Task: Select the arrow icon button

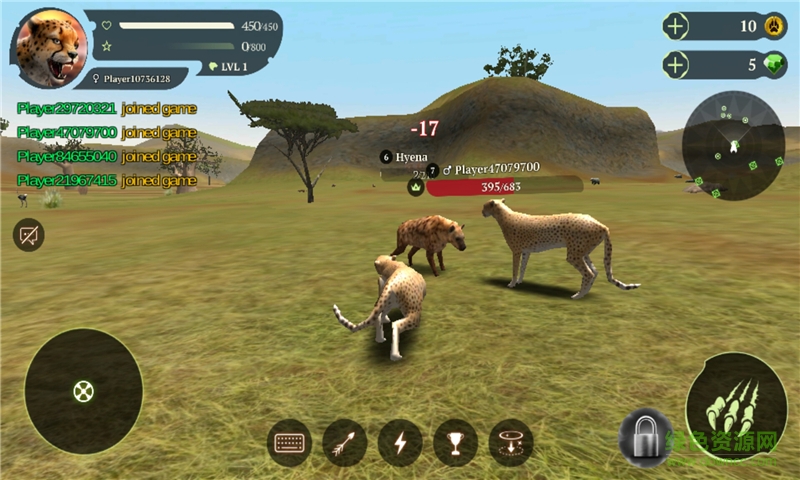Action: (345, 443)
